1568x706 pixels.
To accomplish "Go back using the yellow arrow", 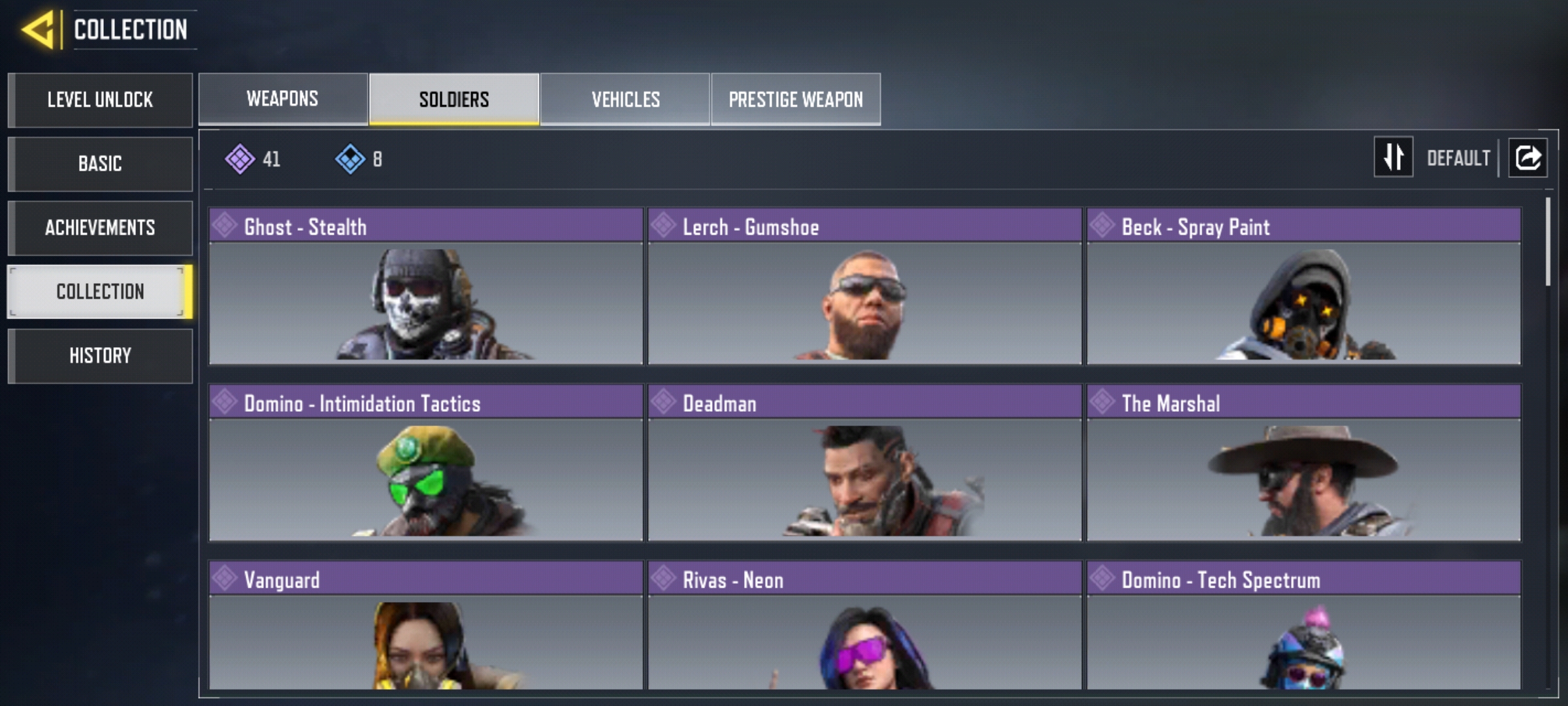I will pyautogui.click(x=39, y=29).
